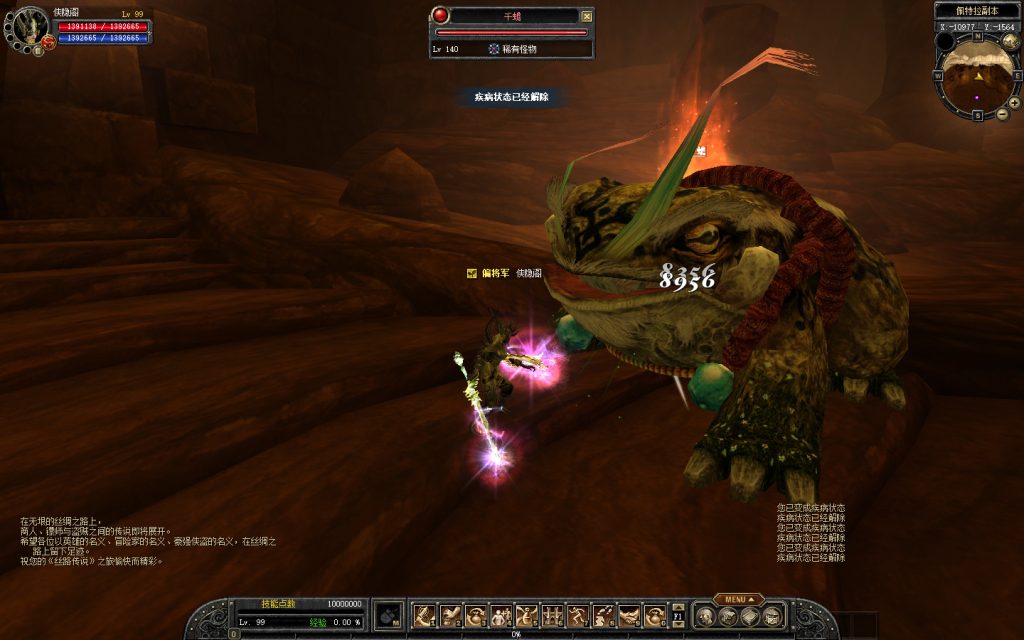Zoom in the minimap with the plus button

(1014, 102)
